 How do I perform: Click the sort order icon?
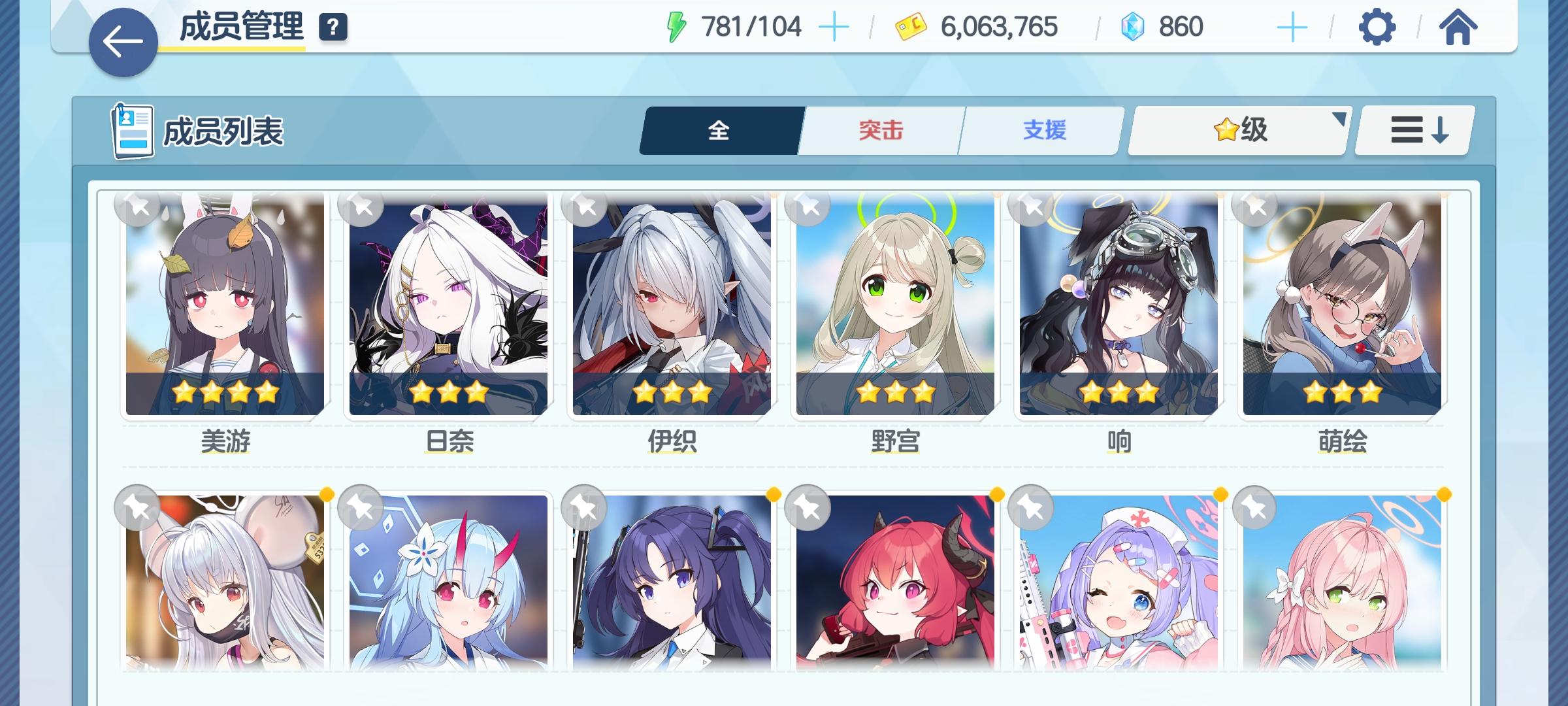pyautogui.click(x=1413, y=130)
